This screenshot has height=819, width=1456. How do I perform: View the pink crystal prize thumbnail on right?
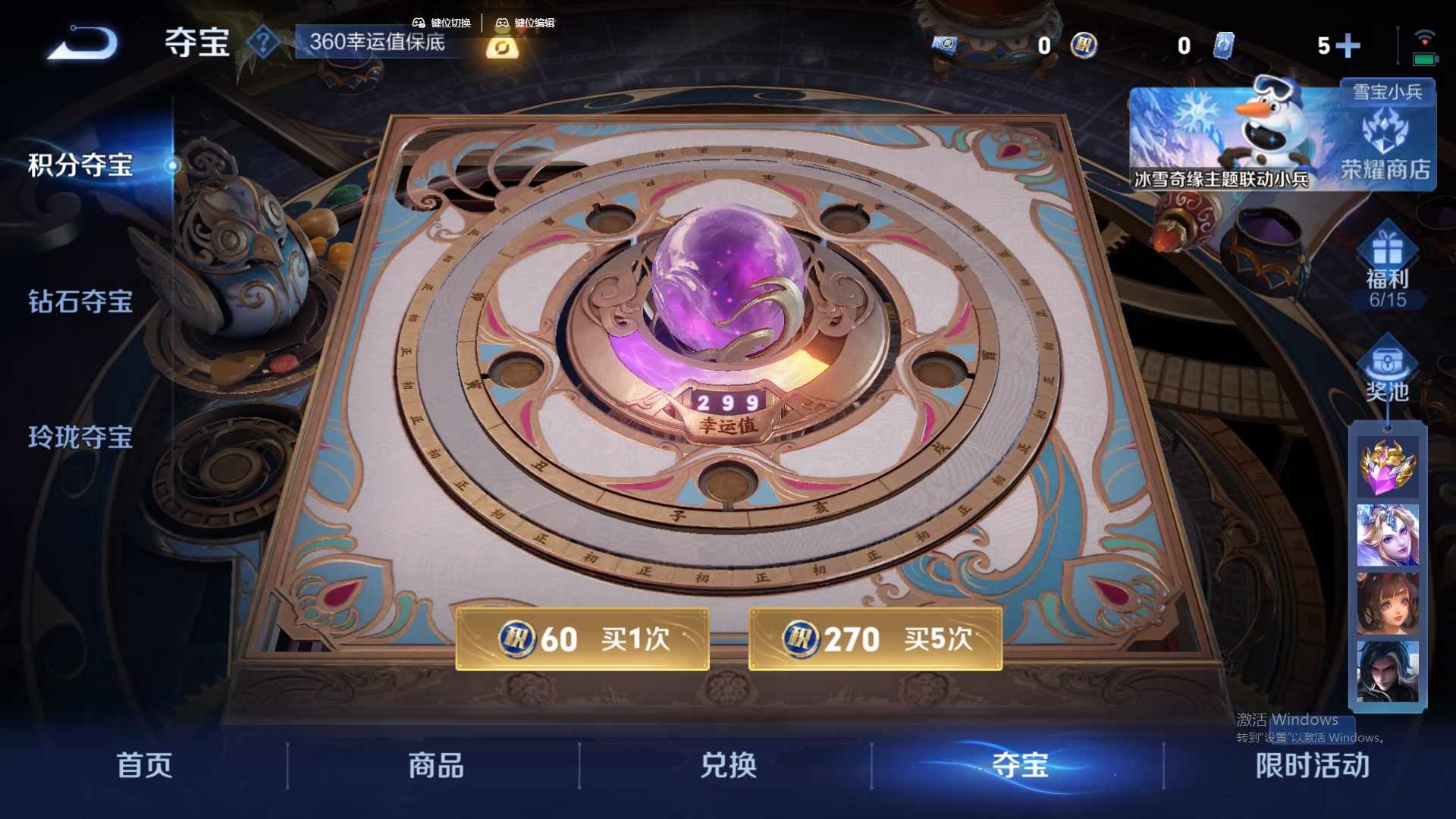click(x=1388, y=466)
